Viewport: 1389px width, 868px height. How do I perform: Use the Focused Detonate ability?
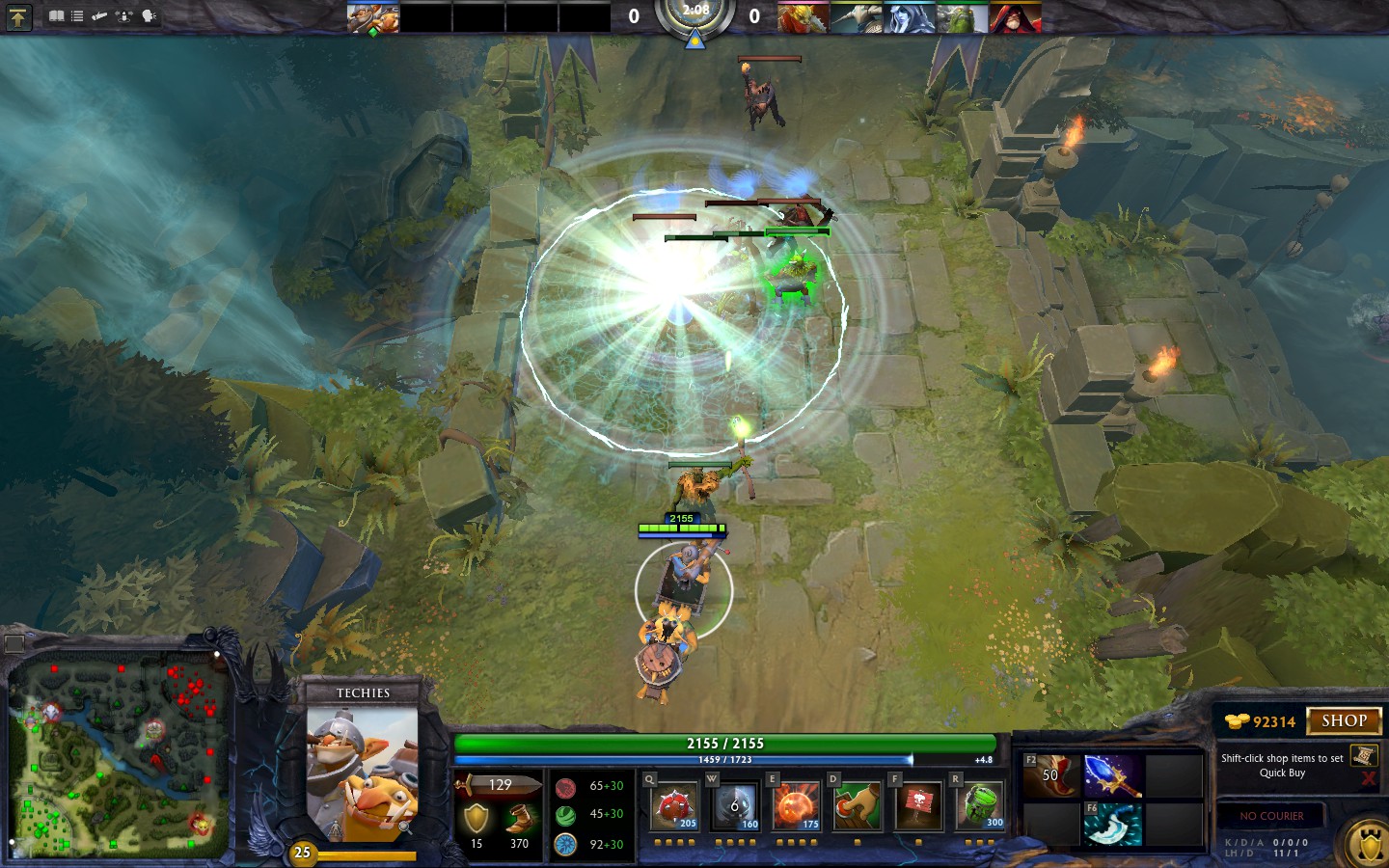pyautogui.click(x=858, y=806)
